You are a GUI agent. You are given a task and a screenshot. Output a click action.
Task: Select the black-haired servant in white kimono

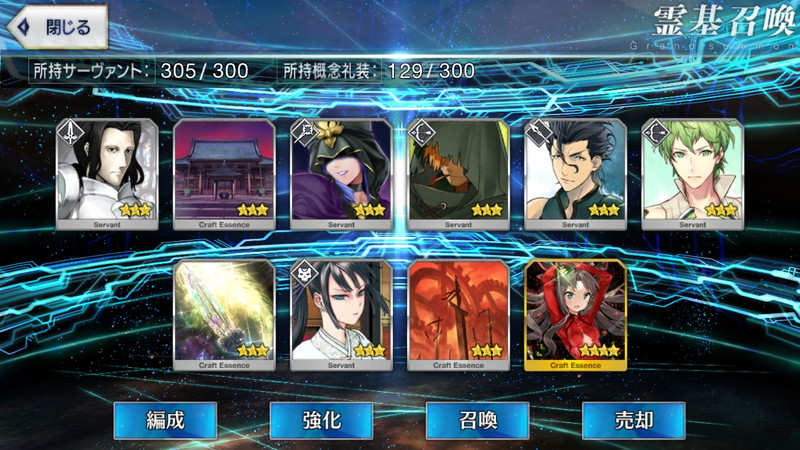click(x=341, y=314)
